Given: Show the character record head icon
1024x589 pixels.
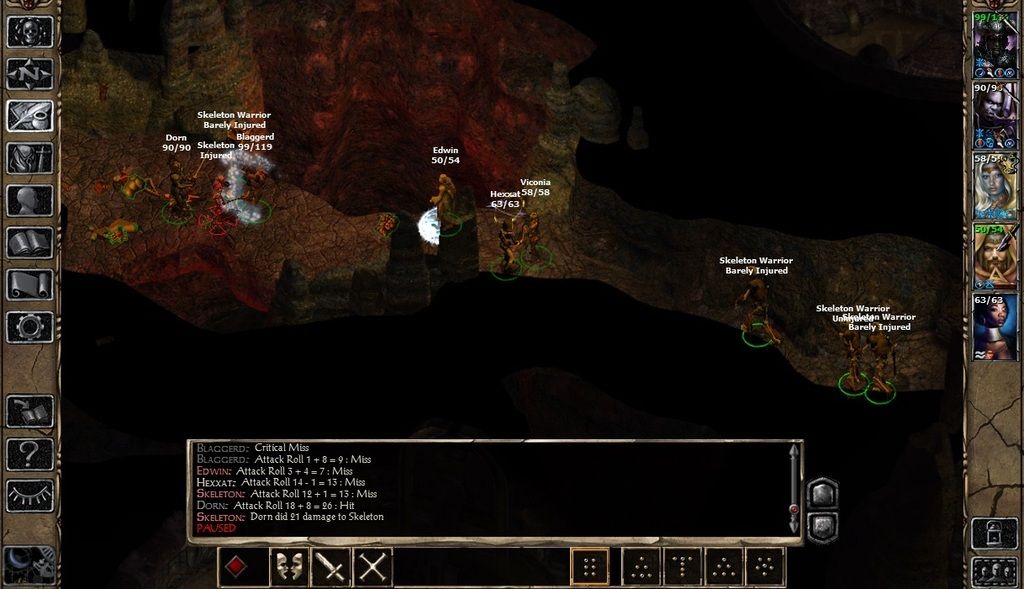Looking at the screenshot, I should (x=30, y=200).
